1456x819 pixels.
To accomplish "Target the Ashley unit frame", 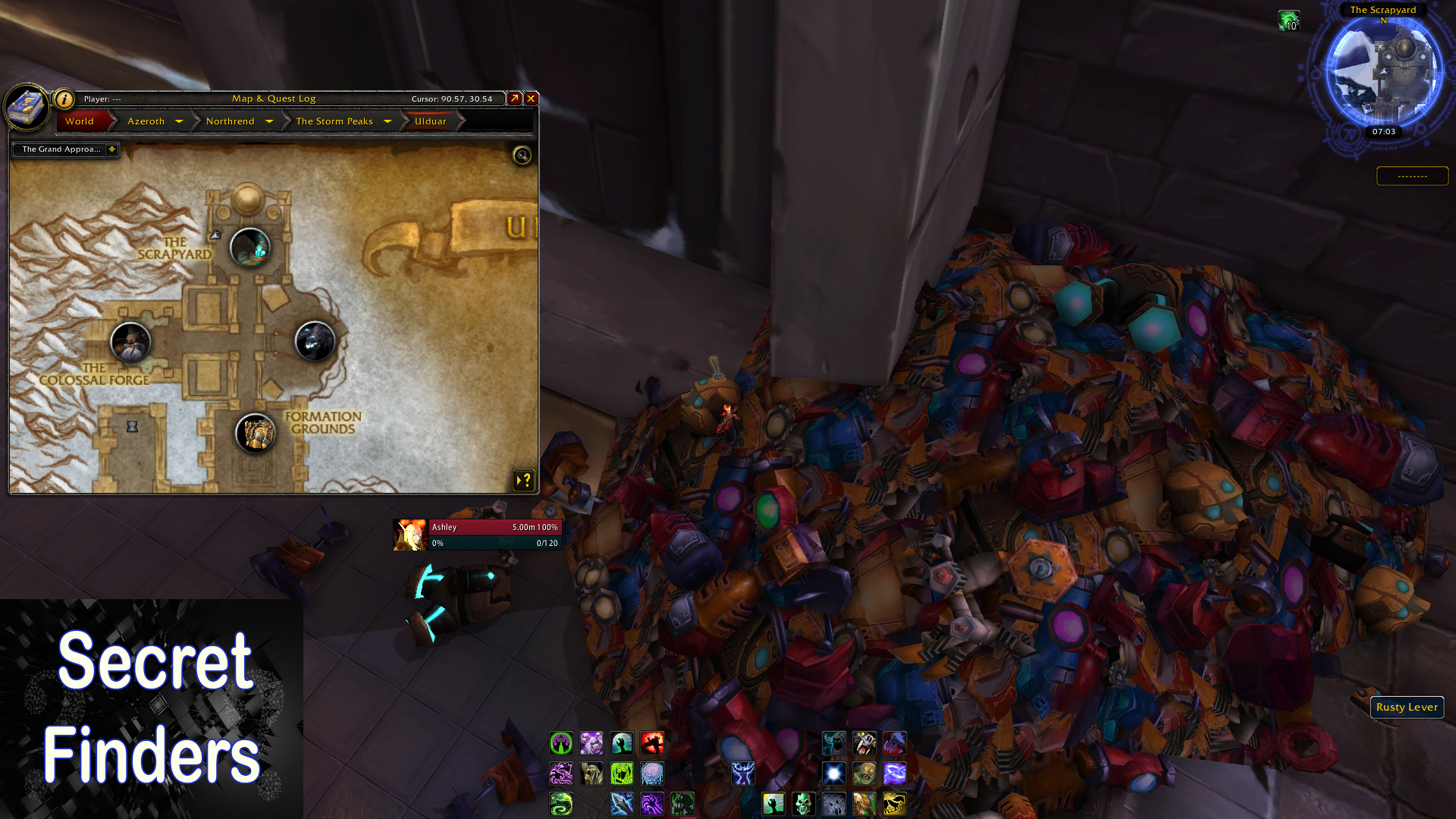I will coord(478,534).
